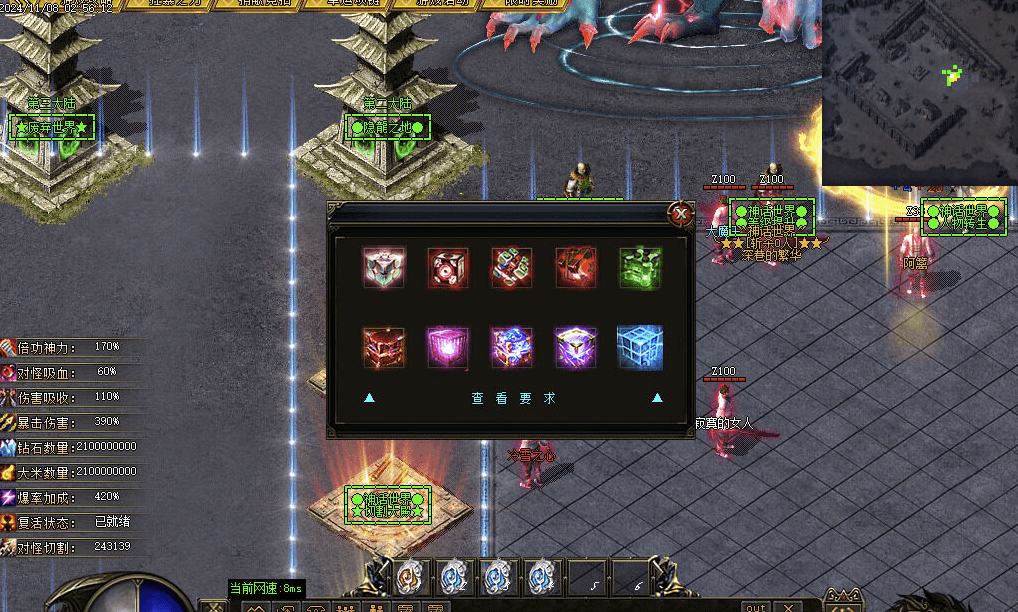The image size is (1018, 612).
Task: Pick the light blue ice grid cube
Action: (640, 347)
